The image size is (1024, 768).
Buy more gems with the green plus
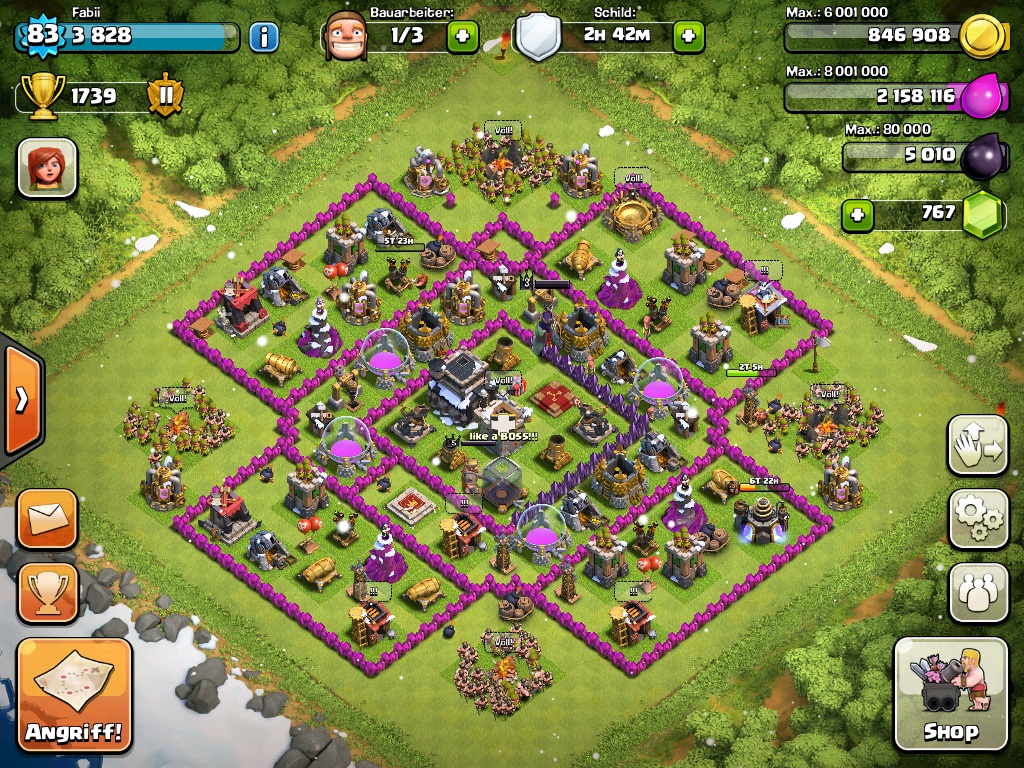click(x=854, y=214)
